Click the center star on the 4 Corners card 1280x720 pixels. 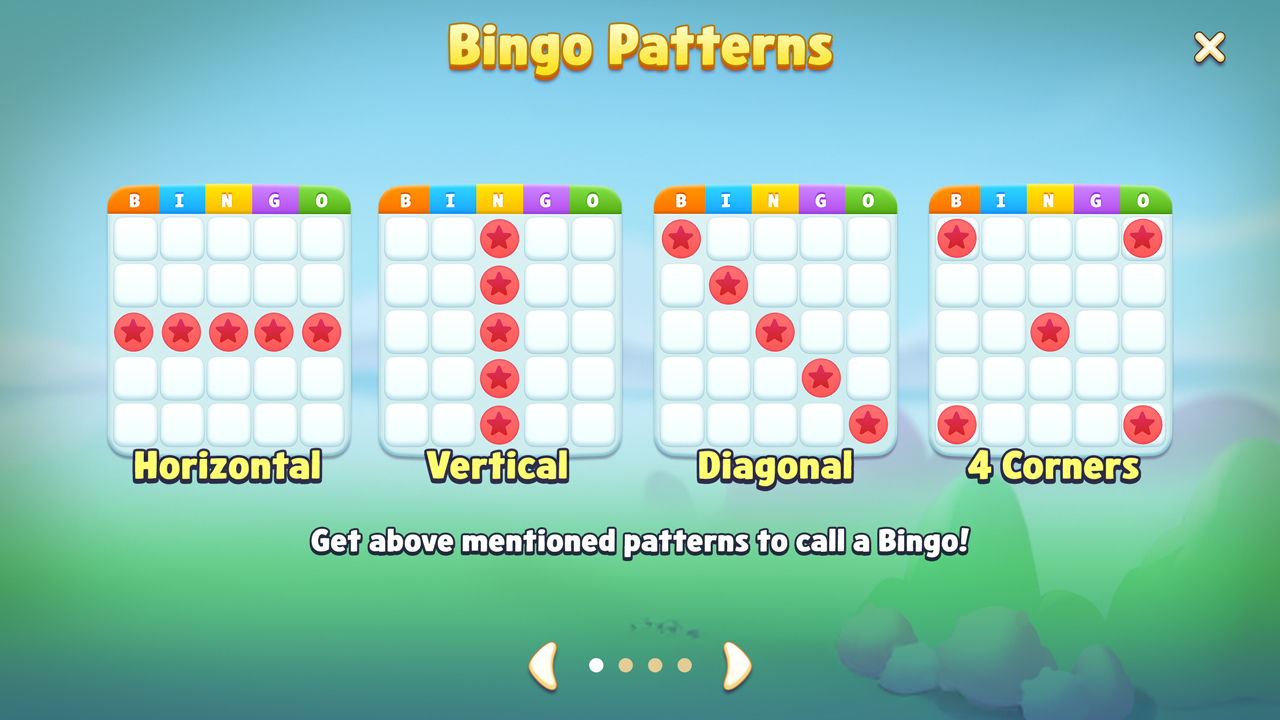[x=1050, y=331]
